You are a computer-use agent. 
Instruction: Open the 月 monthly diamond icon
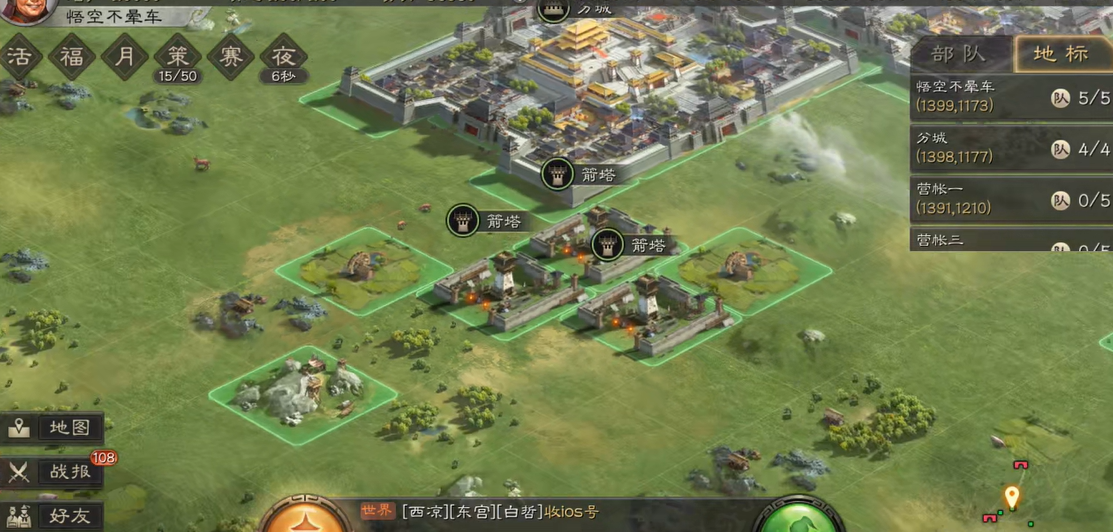pyautogui.click(x=125, y=56)
